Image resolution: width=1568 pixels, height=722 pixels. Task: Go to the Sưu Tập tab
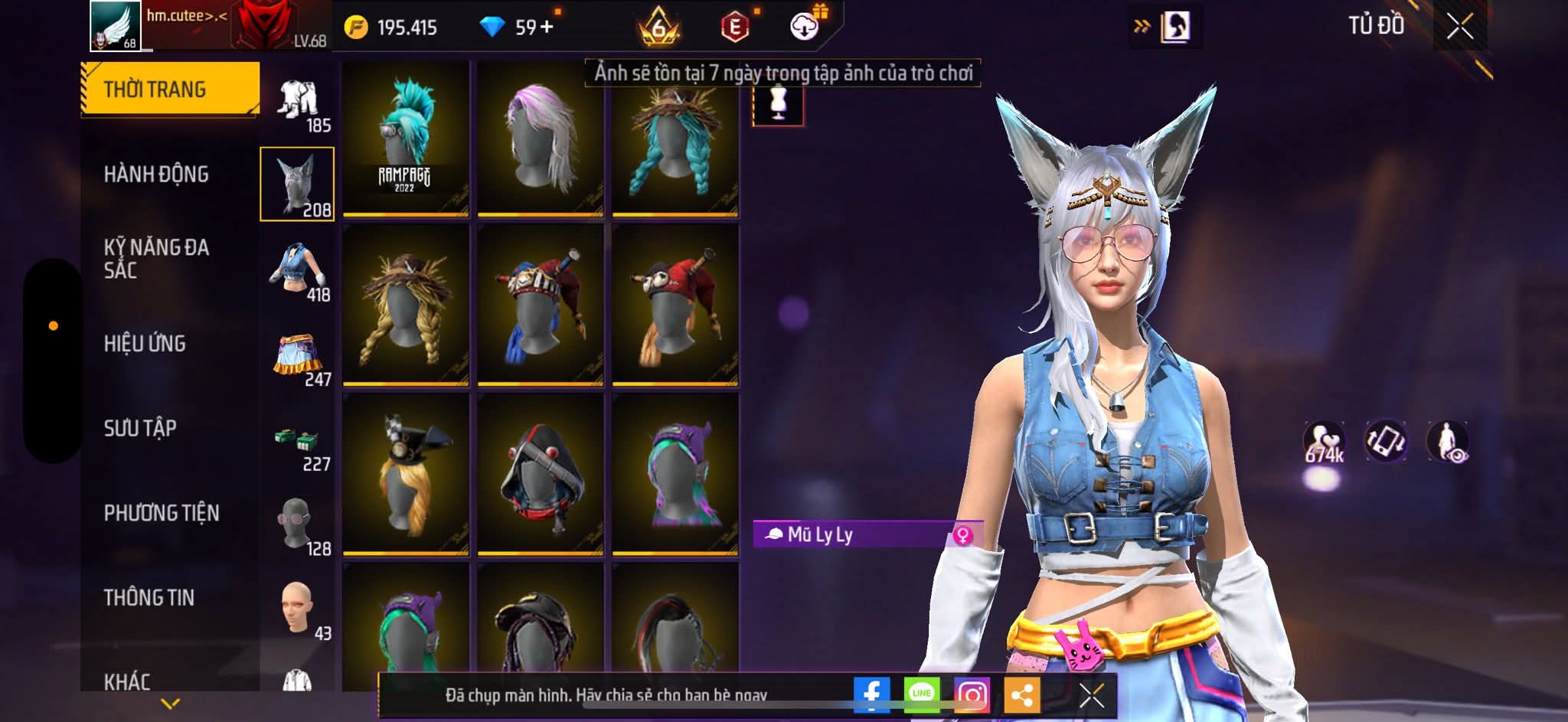(x=140, y=428)
